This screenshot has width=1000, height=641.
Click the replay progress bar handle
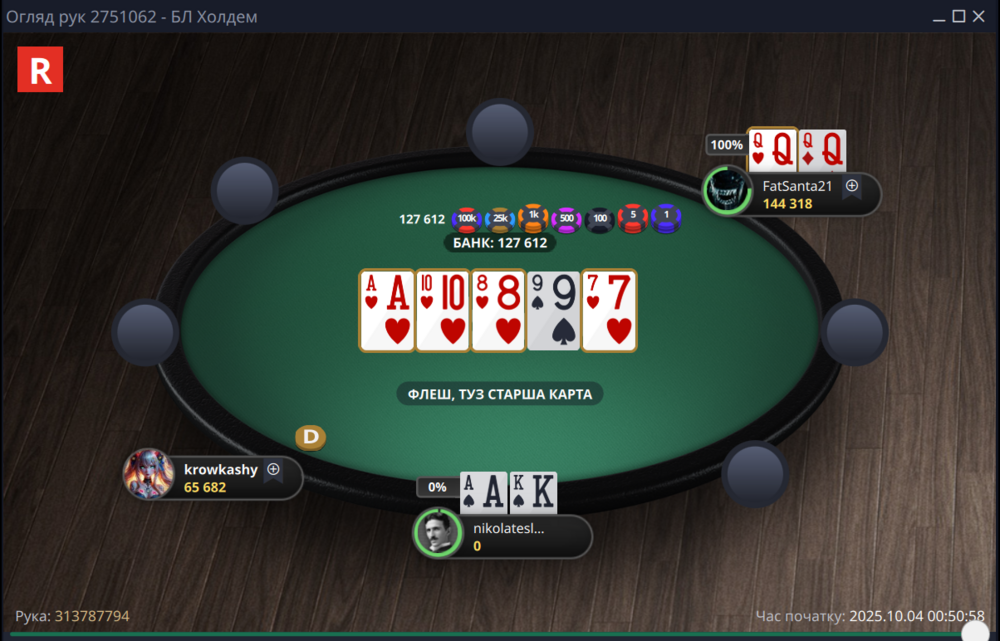tap(973, 633)
